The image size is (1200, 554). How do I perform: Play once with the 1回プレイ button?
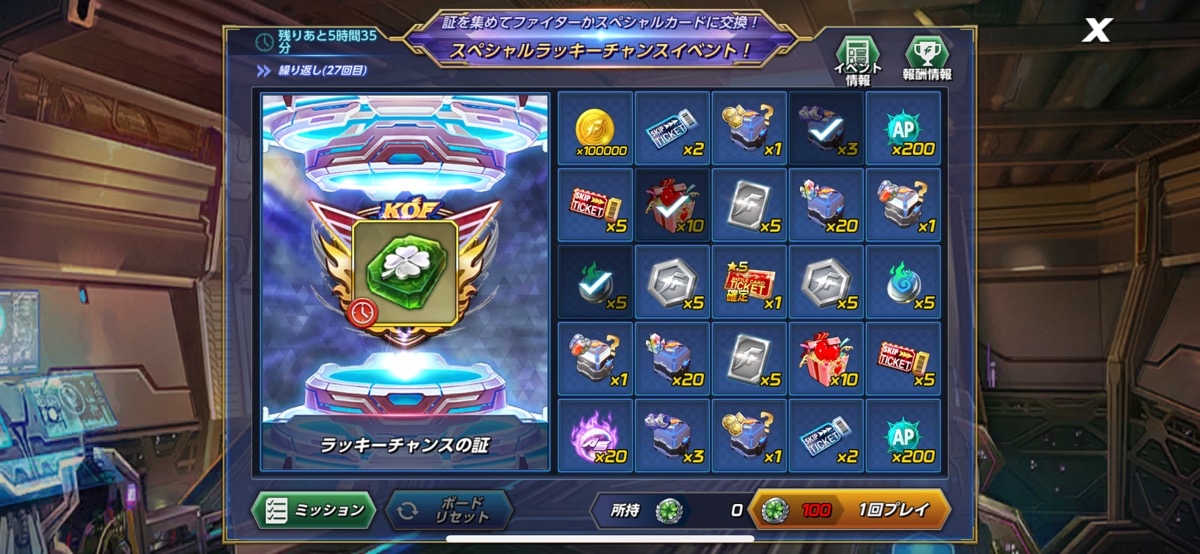point(849,510)
